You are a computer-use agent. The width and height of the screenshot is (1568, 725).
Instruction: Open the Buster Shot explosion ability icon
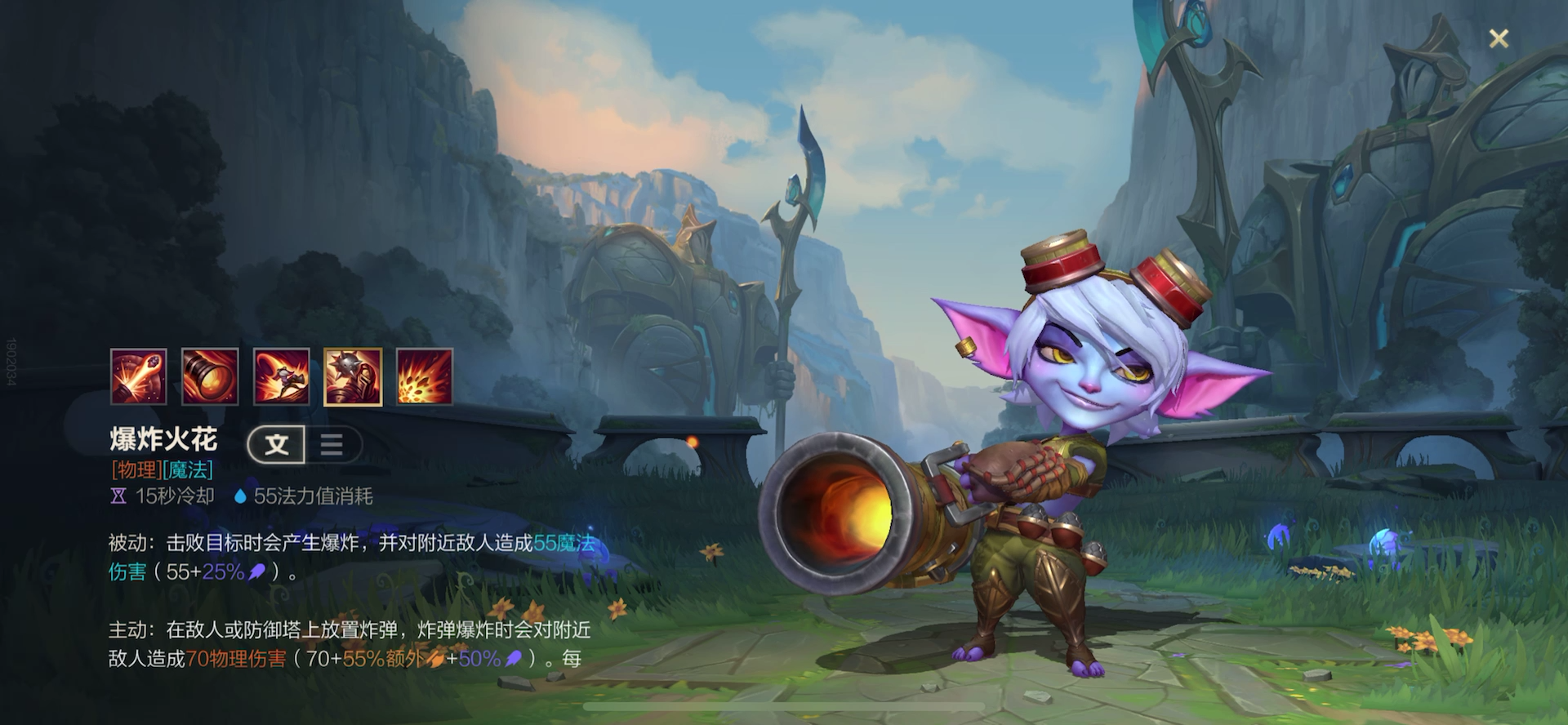425,376
